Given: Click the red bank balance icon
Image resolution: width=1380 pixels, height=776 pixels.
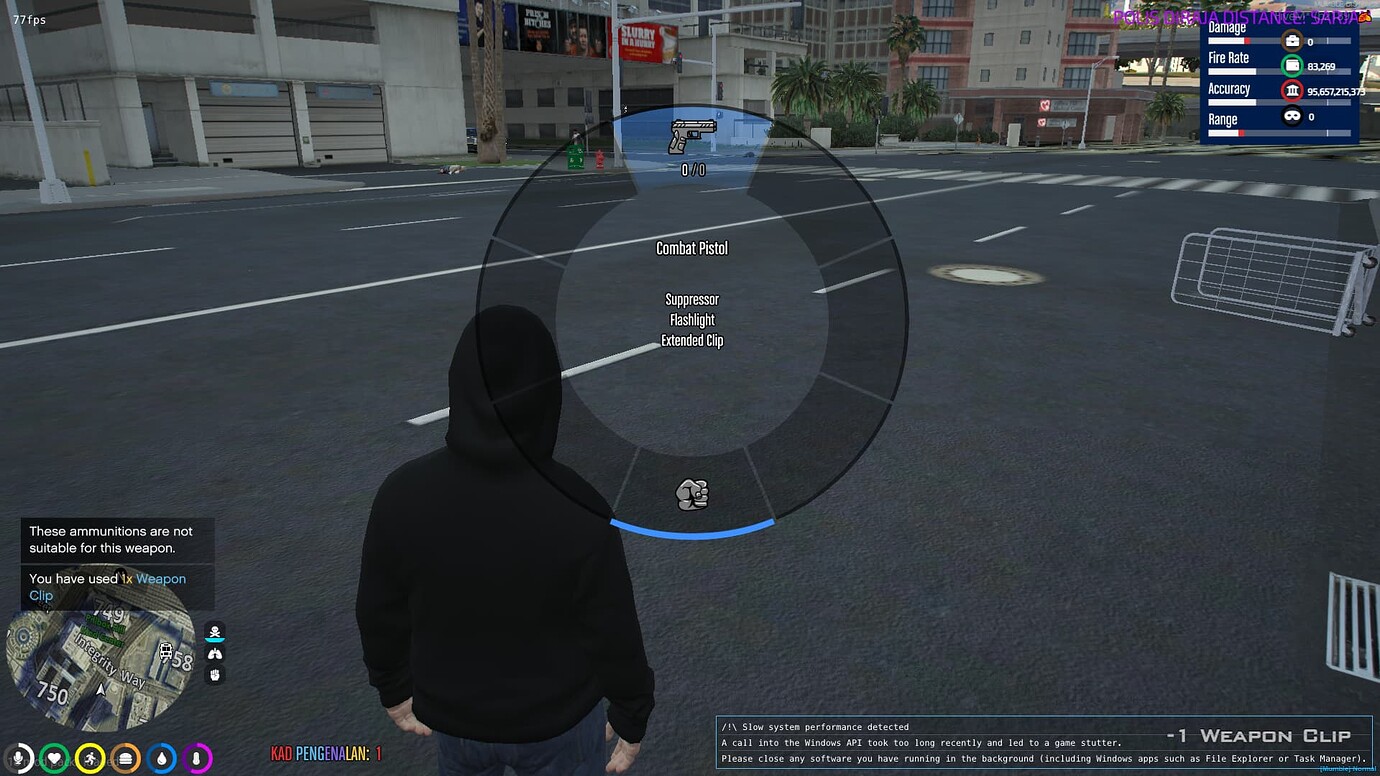Looking at the screenshot, I should pyautogui.click(x=1292, y=91).
